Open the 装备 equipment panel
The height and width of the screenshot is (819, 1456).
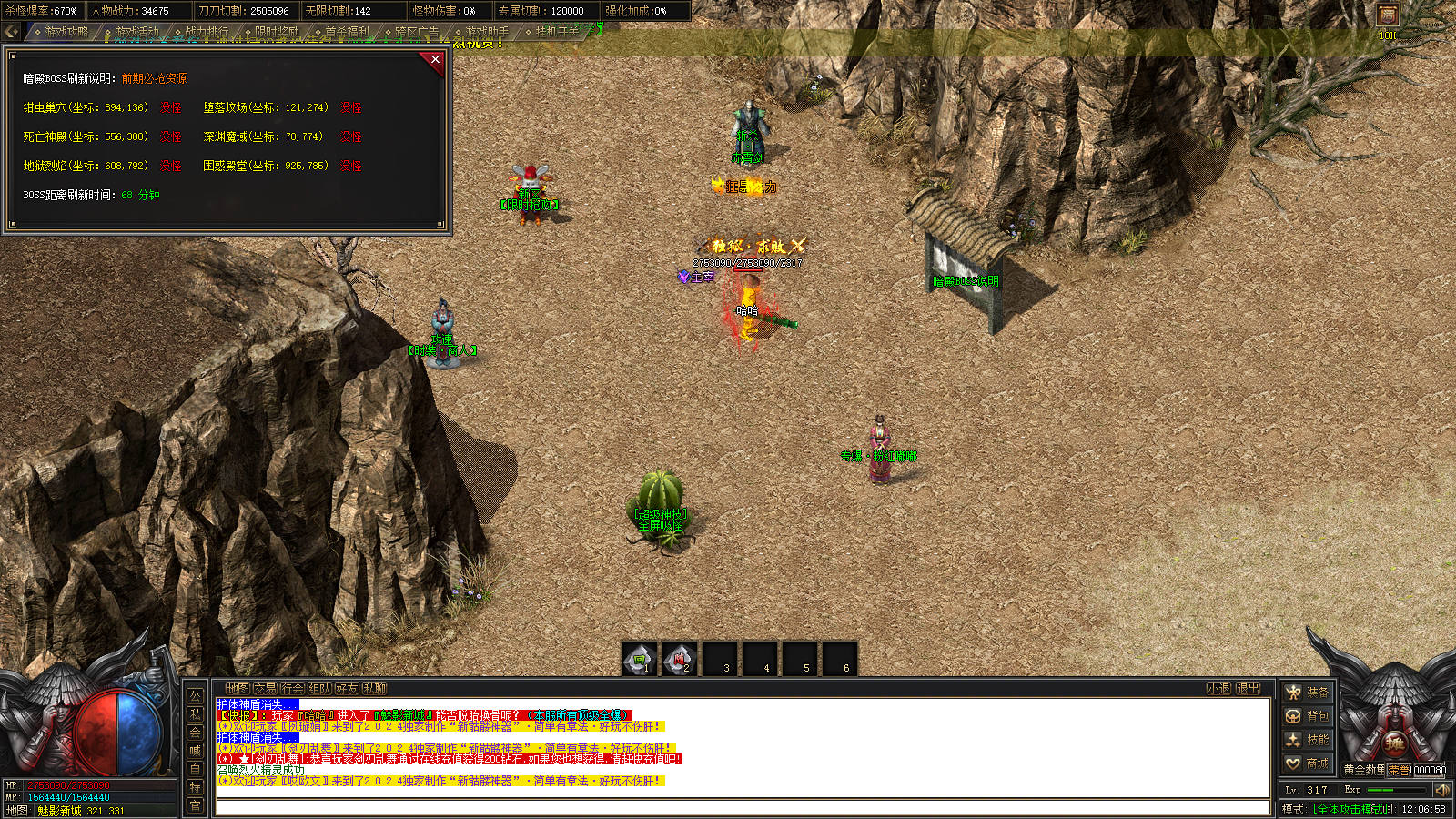1308,693
